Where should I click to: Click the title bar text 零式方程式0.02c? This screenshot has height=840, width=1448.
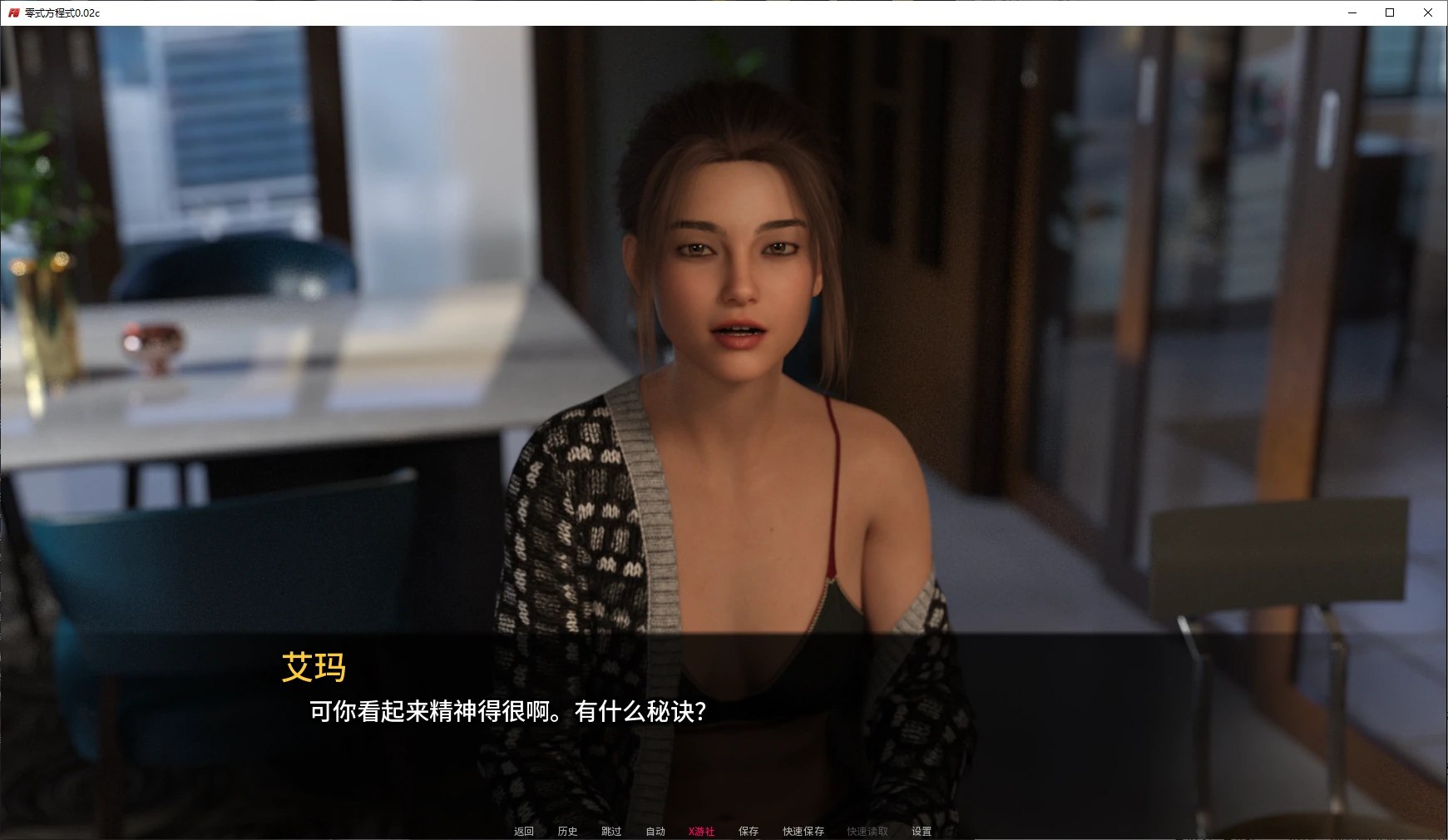[63, 12]
